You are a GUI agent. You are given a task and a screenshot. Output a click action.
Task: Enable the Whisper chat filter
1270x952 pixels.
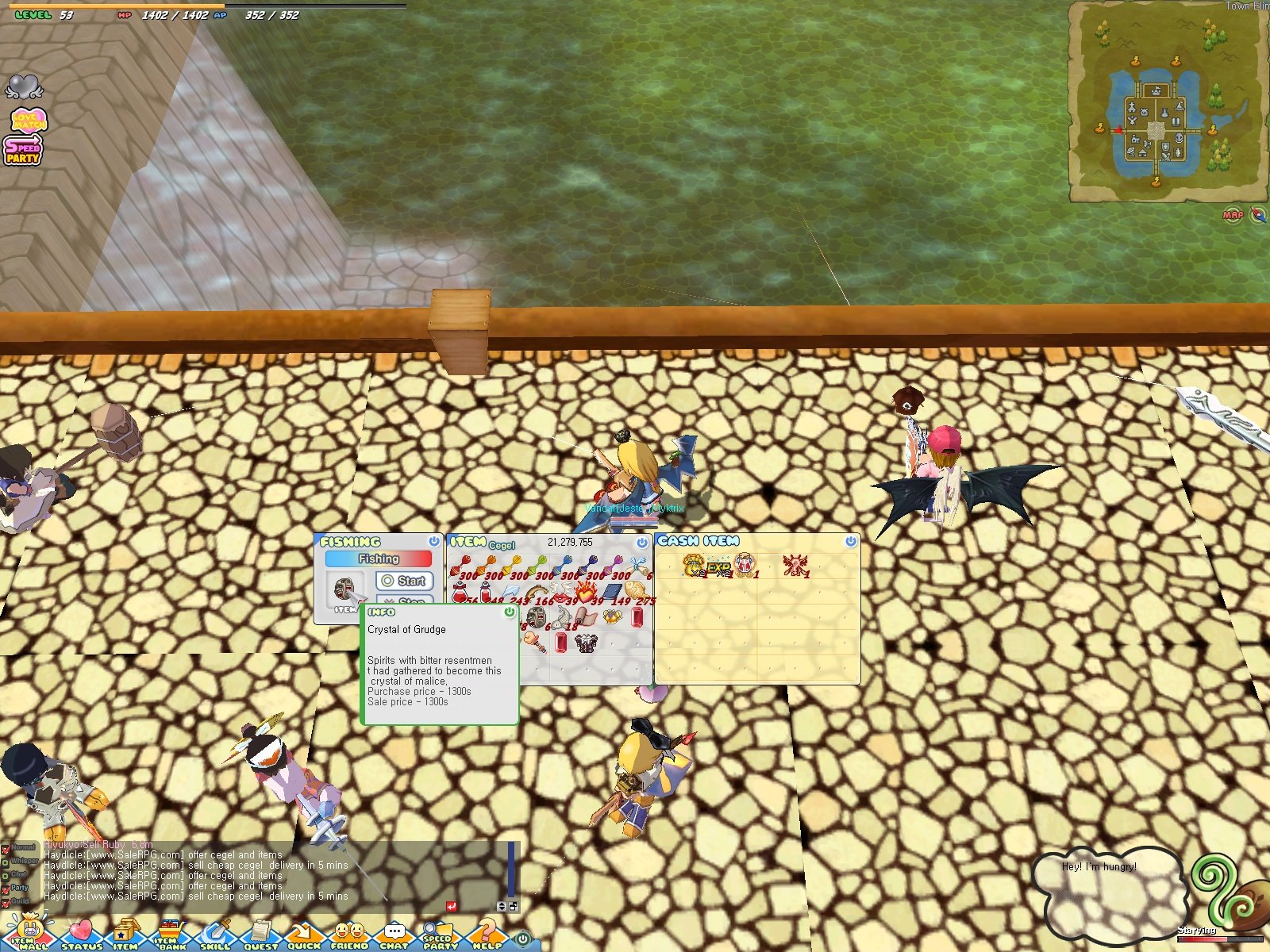(x=6, y=862)
